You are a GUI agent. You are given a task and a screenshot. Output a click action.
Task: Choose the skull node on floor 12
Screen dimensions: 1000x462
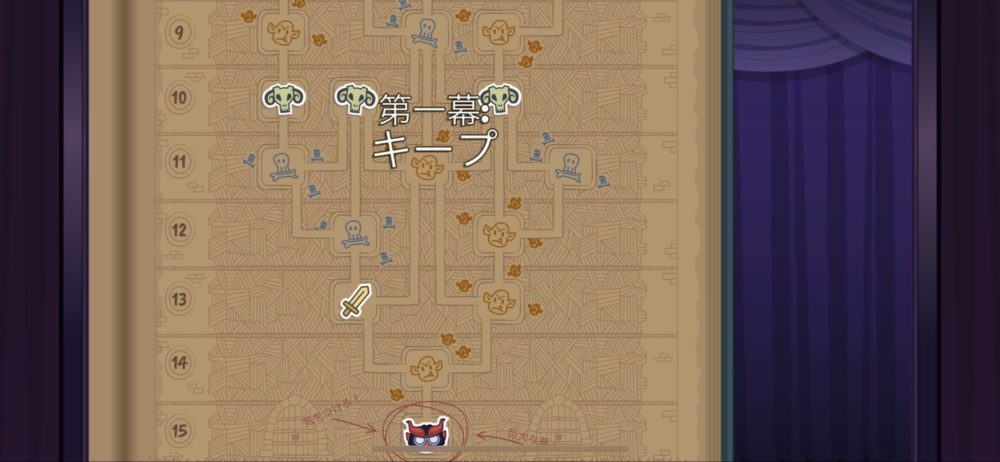coord(355,234)
